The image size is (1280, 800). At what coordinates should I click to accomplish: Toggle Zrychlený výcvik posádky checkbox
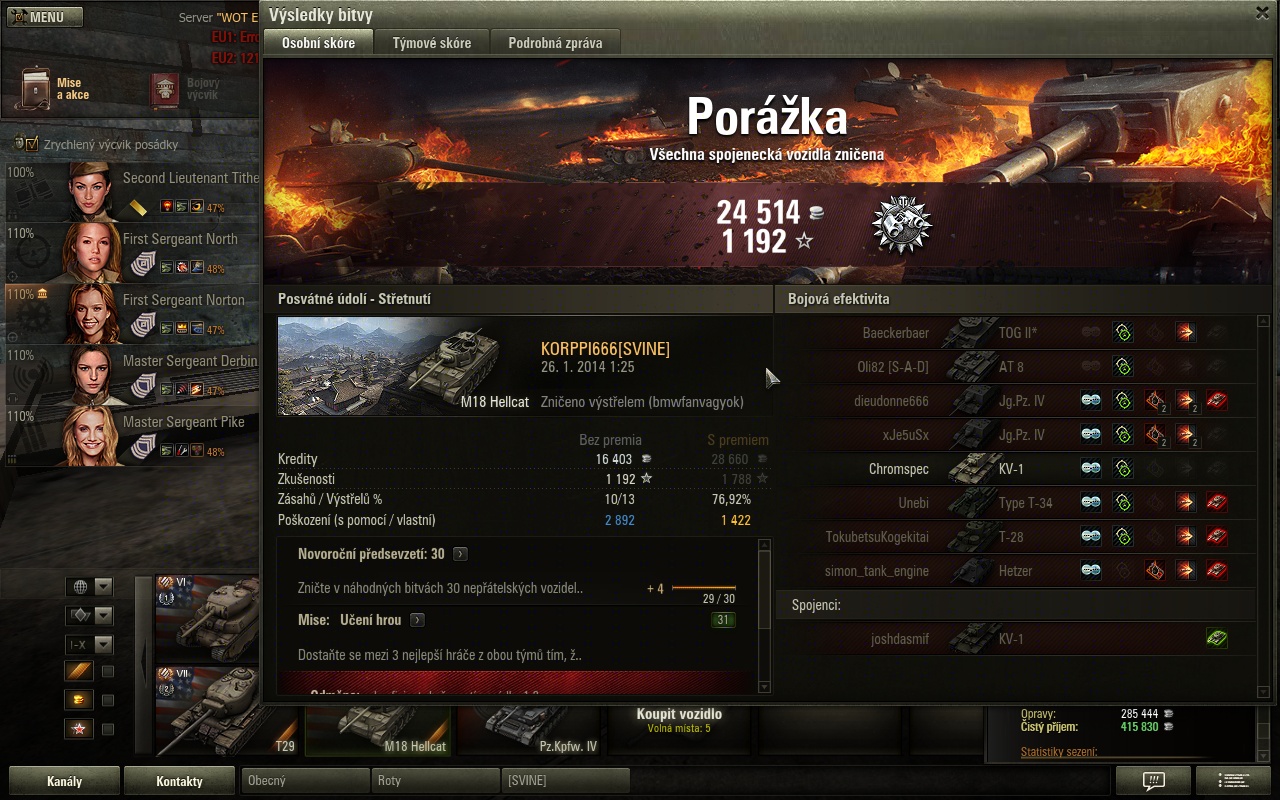[x=31, y=145]
